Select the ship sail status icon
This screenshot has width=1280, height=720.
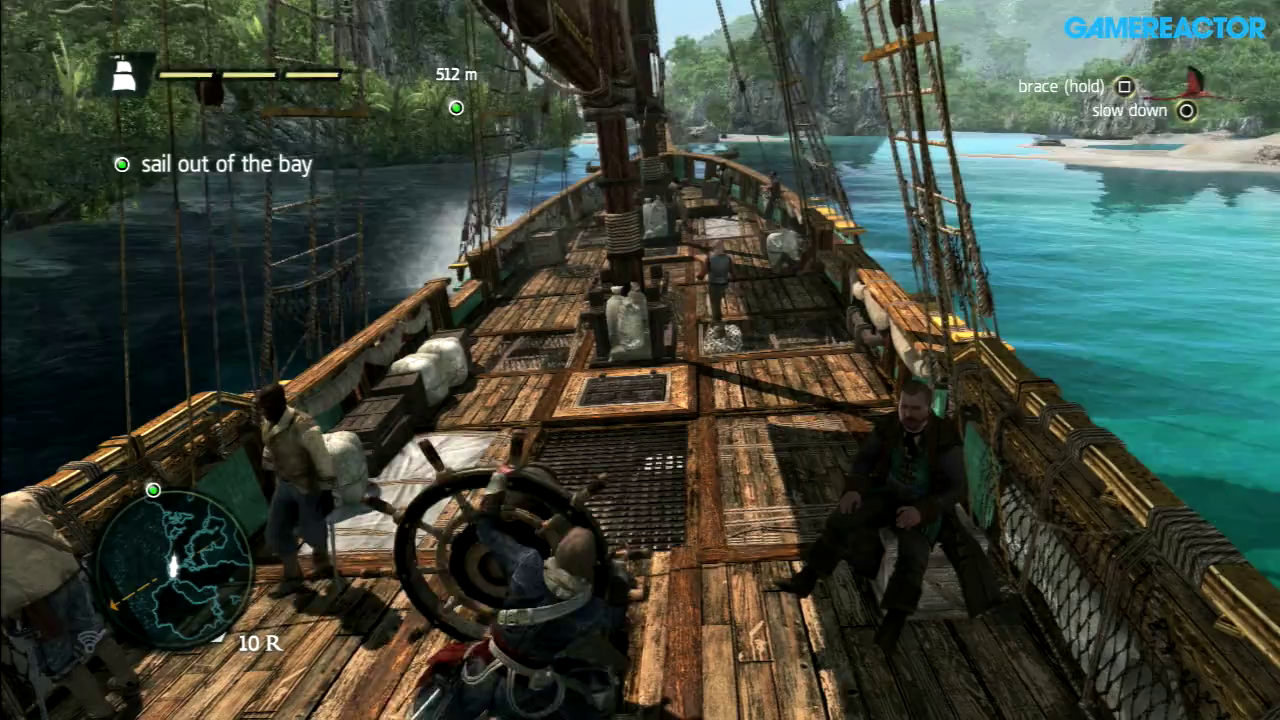point(124,76)
